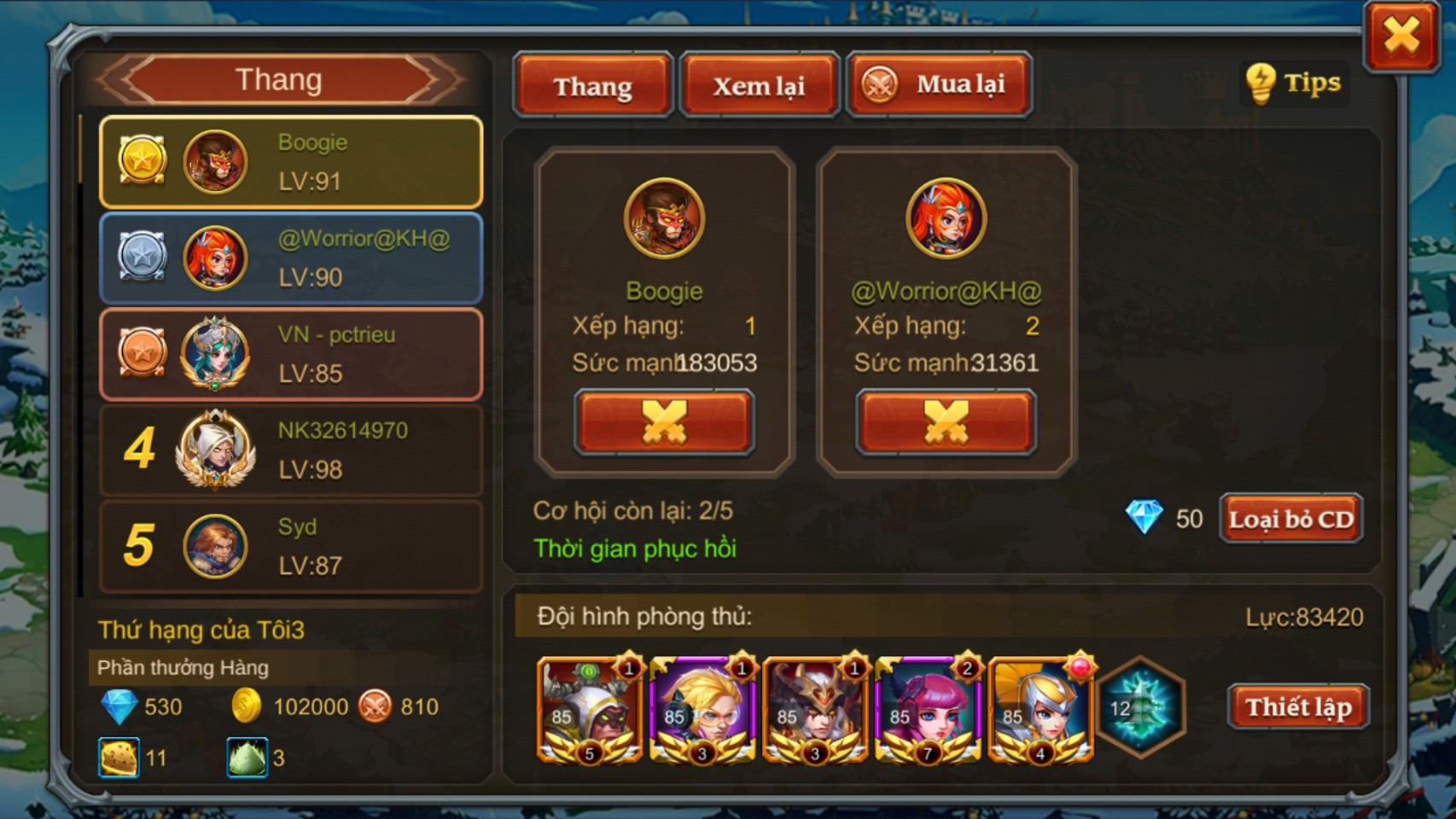Select VN - pctrieu ranking row
Image resolution: width=1456 pixels, height=819 pixels.
pyautogui.click(x=291, y=354)
